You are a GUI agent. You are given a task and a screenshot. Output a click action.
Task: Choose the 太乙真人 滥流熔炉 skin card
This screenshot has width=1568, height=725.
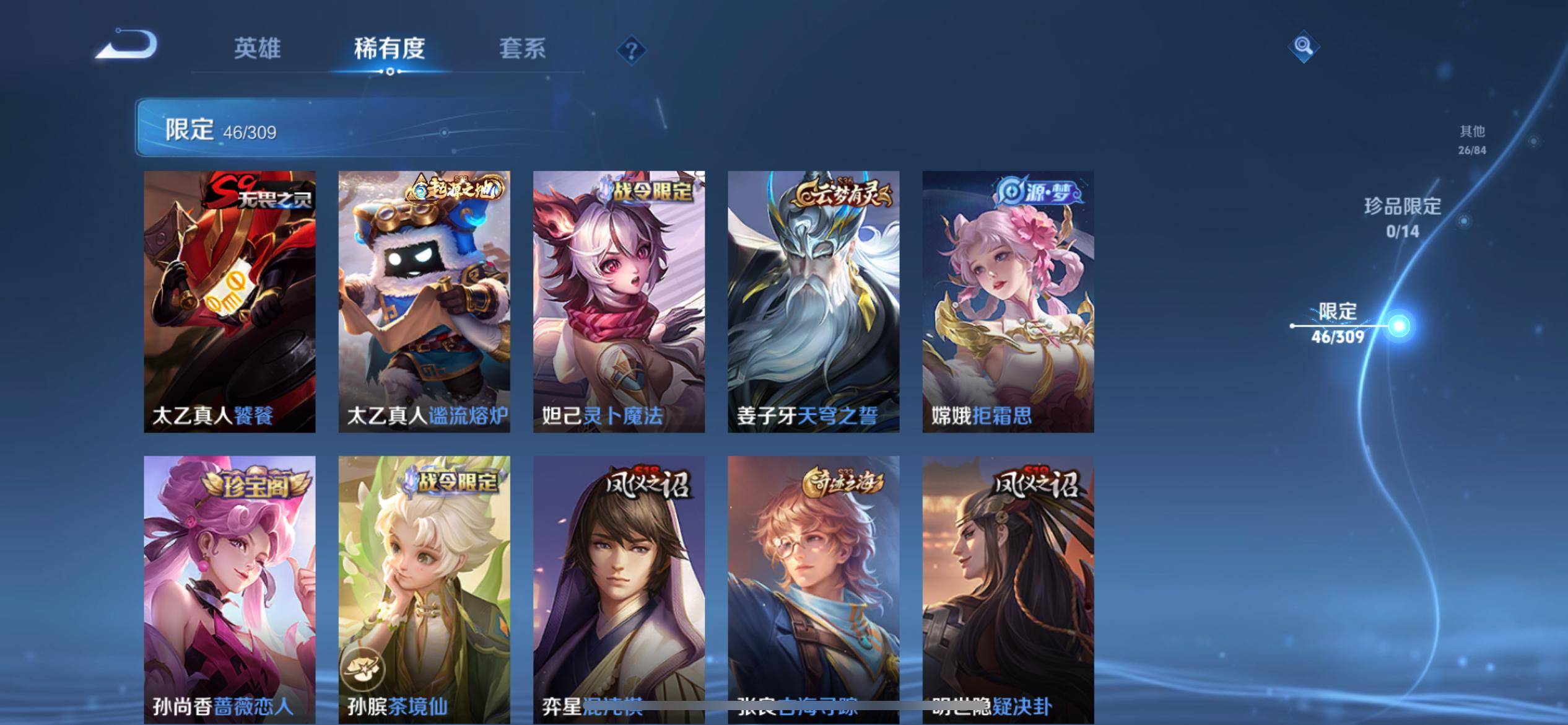pos(424,302)
